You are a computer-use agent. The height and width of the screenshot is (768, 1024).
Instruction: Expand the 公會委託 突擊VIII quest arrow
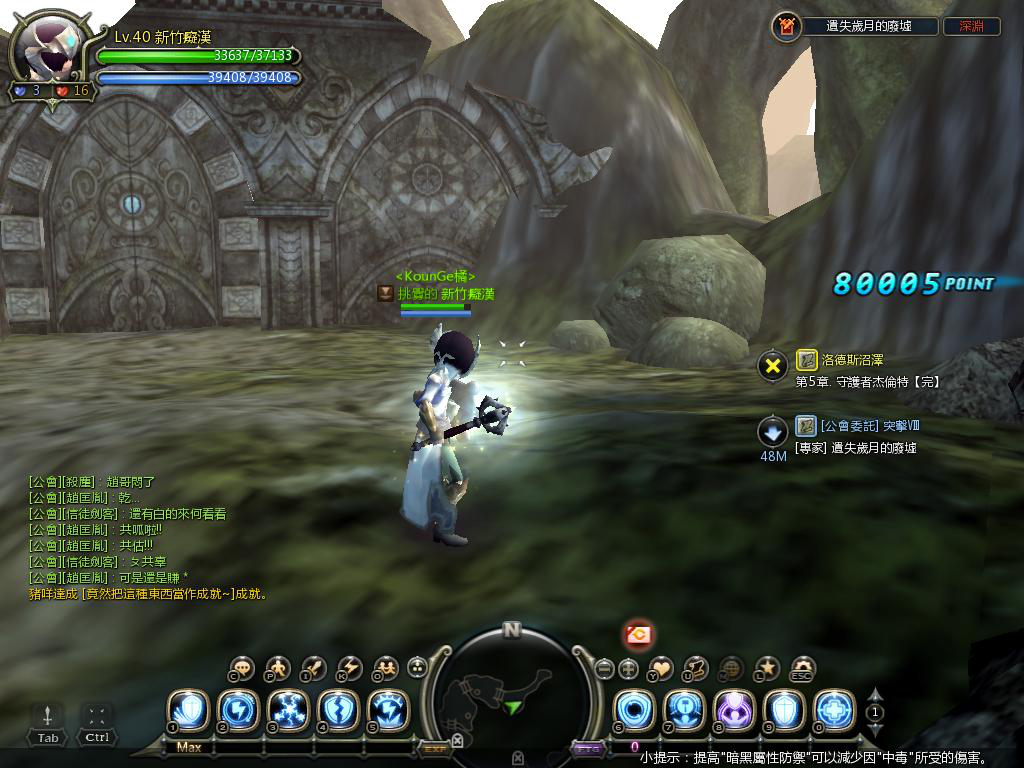(772, 432)
